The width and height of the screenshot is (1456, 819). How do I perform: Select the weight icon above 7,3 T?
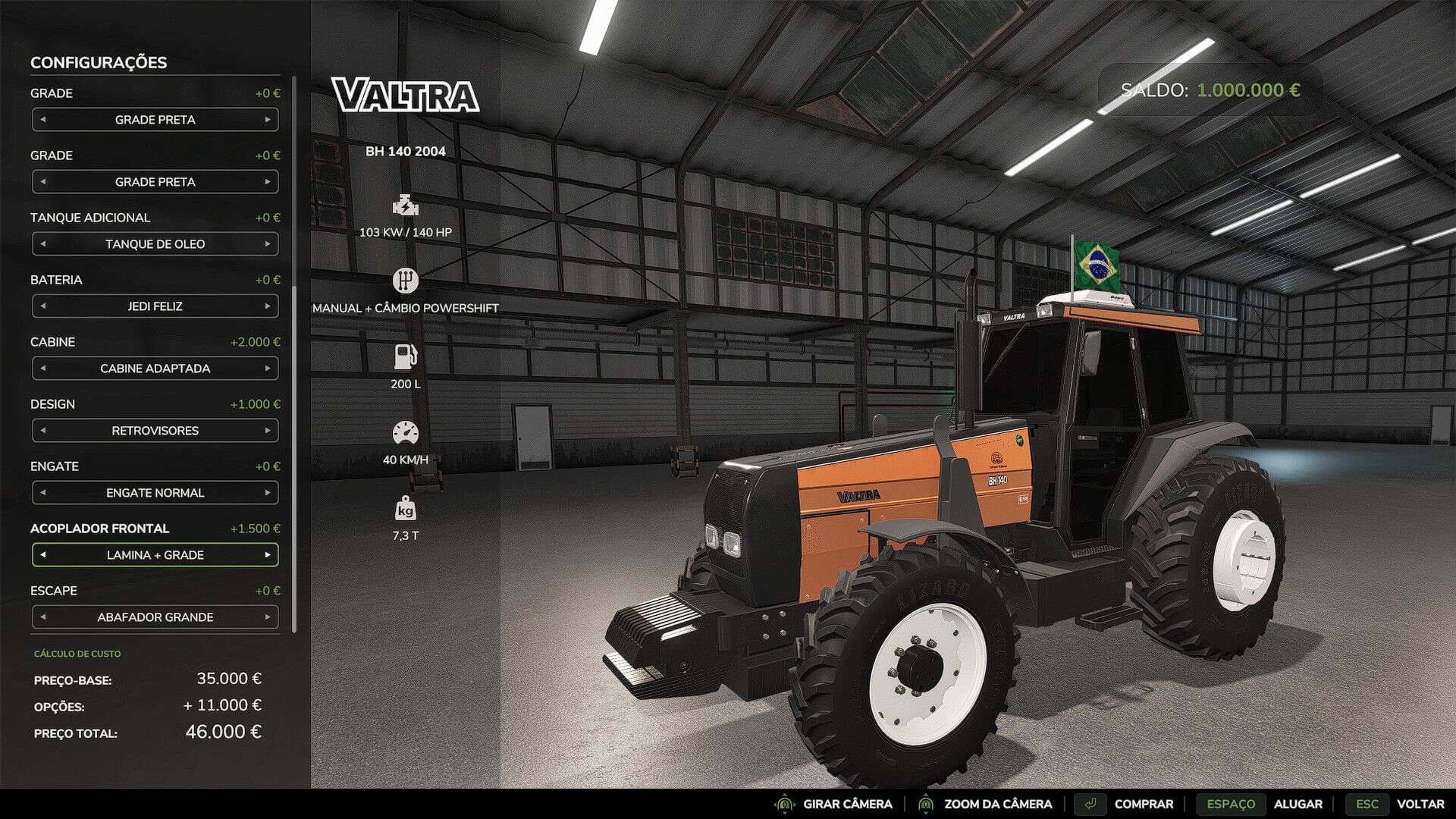coord(407,510)
